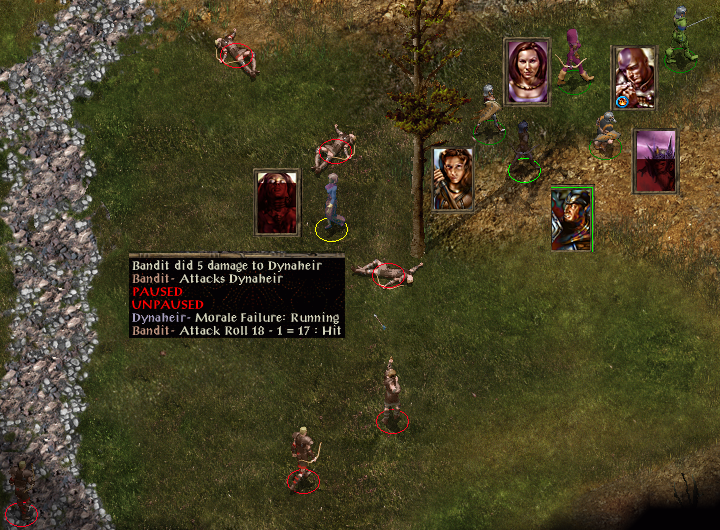This screenshot has height=530, width=720.
Task: Choose the half-red portrait with purple spiky figure
Action: click(655, 161)
